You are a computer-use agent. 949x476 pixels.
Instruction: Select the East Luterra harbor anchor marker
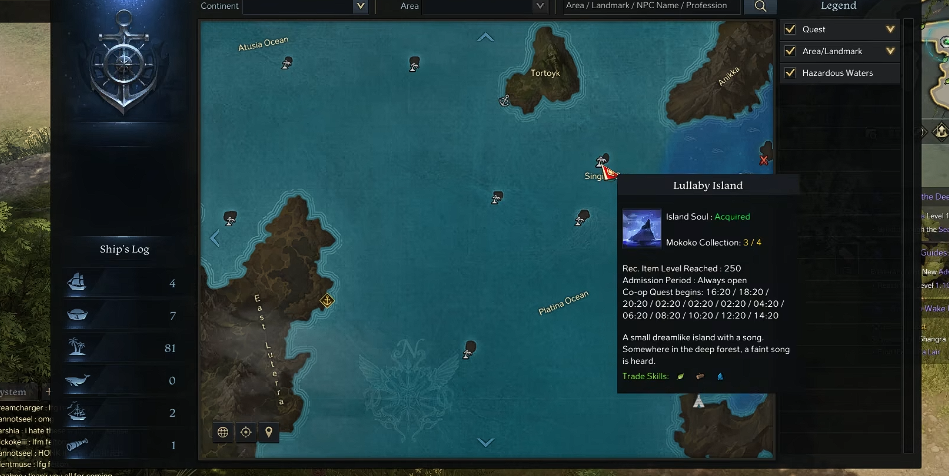[326, 299]
